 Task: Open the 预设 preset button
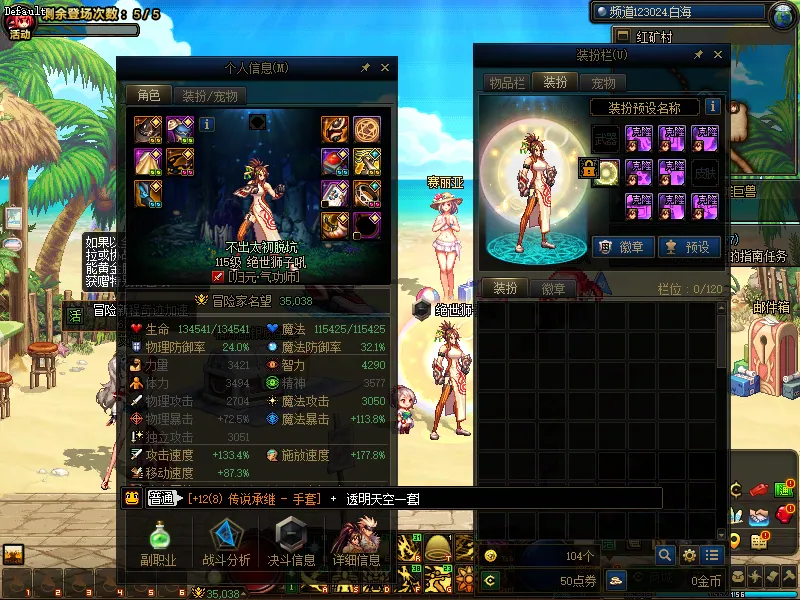click(x=688, y=247)
